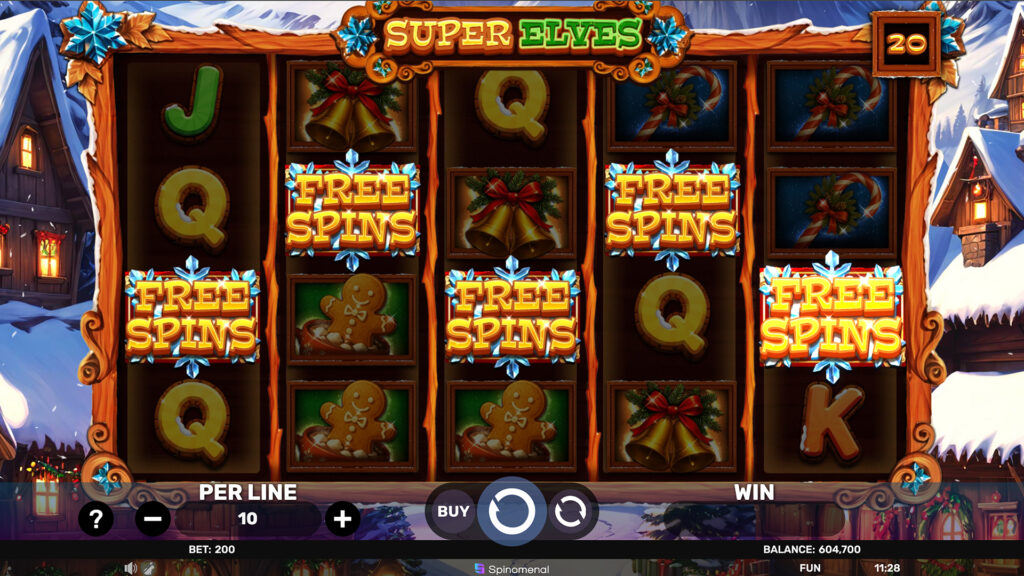Activate the autoplay spin button

click(x=570, y=512)
